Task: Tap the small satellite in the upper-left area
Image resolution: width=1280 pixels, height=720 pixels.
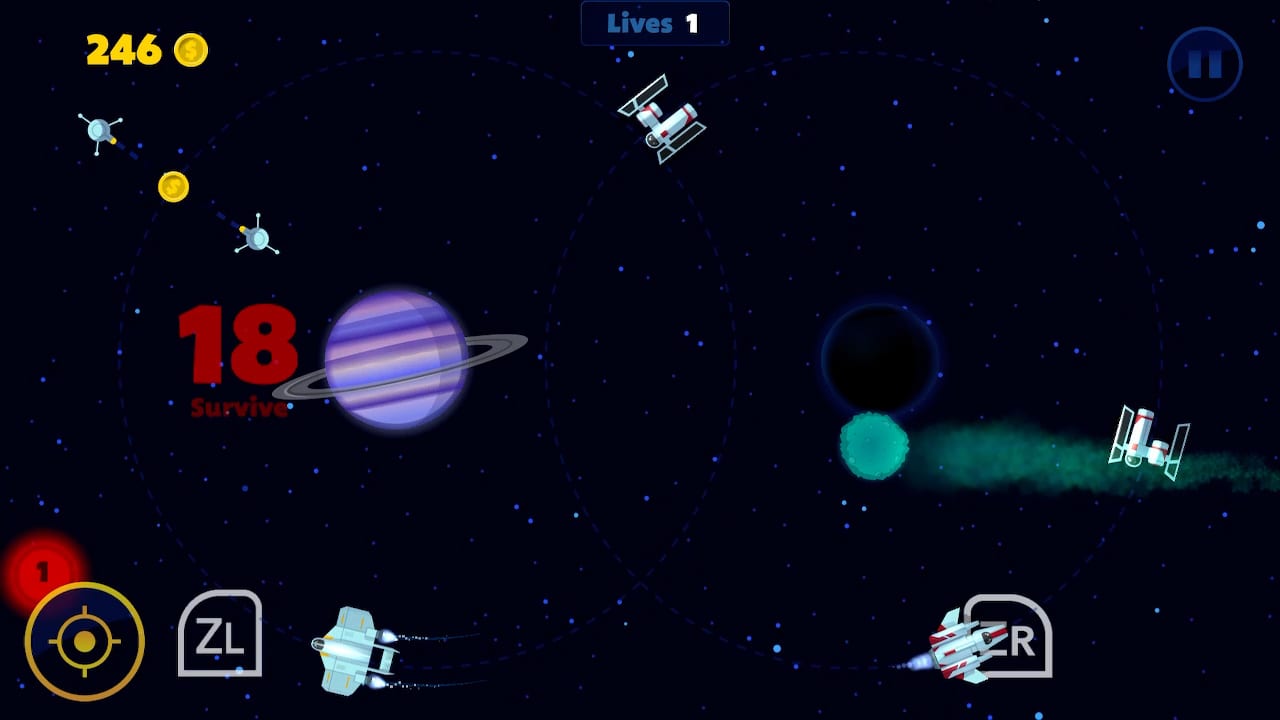Action: point(97,131)
